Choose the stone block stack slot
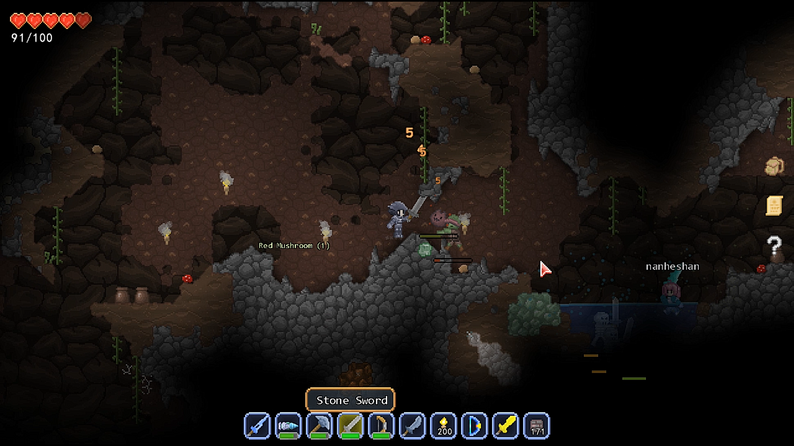 tap(536, 425)
